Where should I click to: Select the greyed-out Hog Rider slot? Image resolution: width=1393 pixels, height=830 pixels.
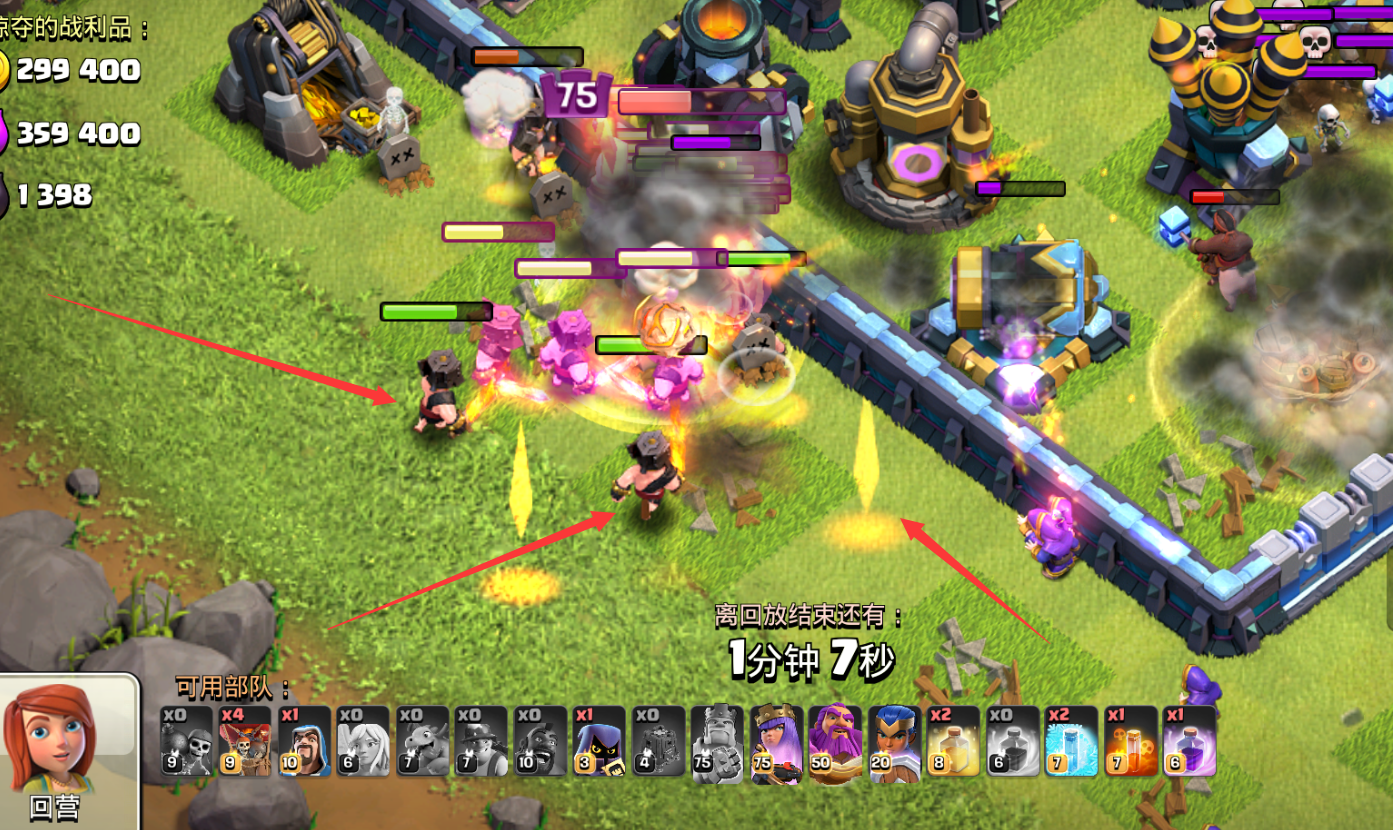click(x=540, y=741)
